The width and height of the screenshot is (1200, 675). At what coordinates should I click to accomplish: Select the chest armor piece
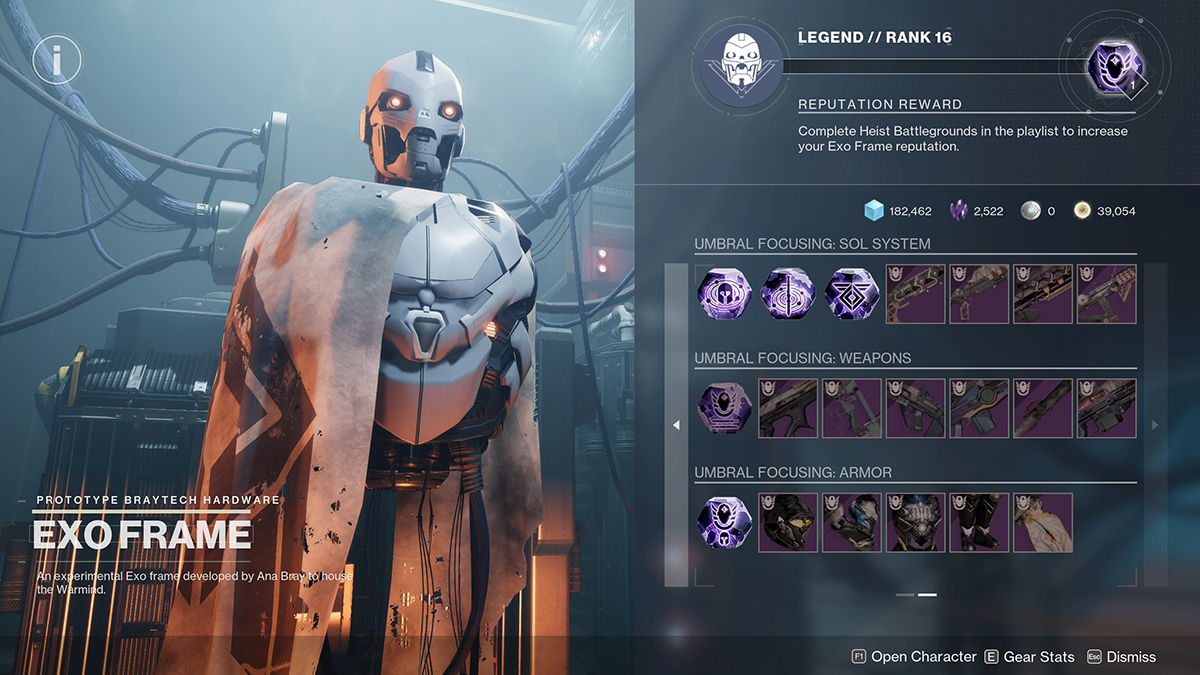point(915,522)
